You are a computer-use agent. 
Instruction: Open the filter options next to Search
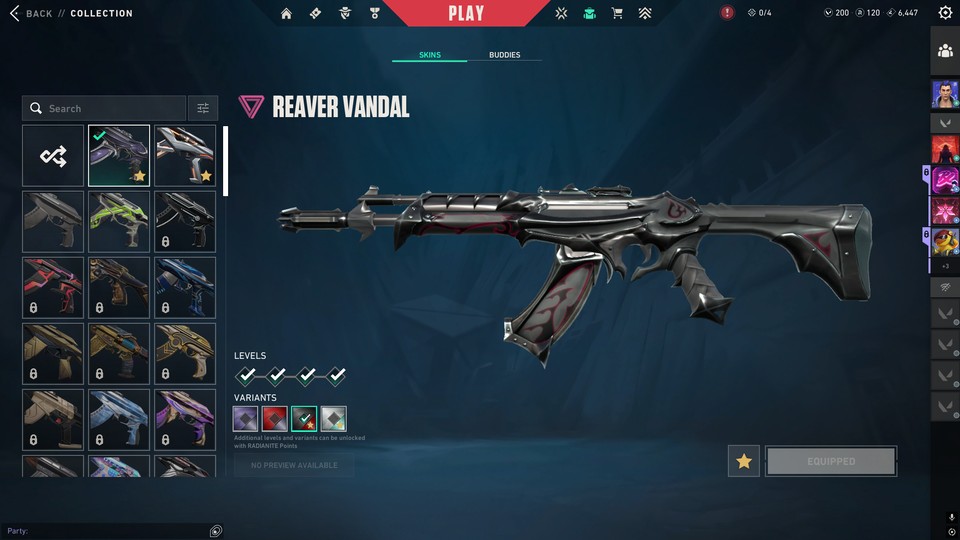coord(203,108)
